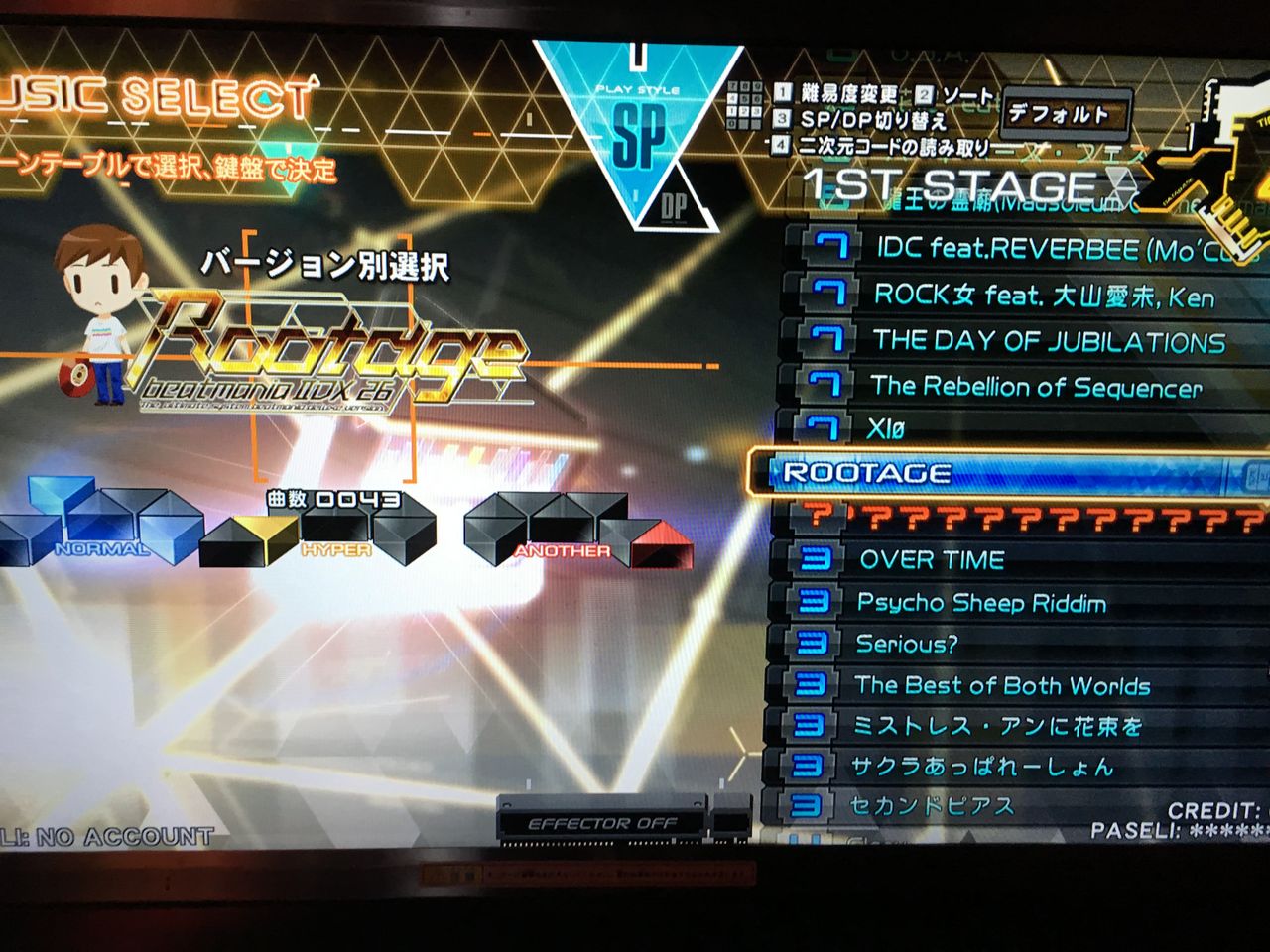1270x952 pixels.
Task: Click the MUSIC SELECT title
Action: coord(149,94)
